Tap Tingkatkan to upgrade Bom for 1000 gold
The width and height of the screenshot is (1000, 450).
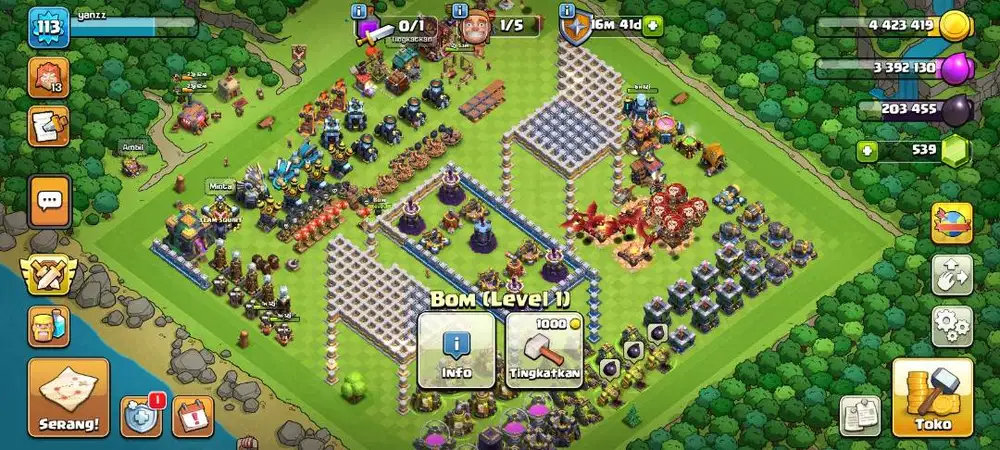pos(544,350)
